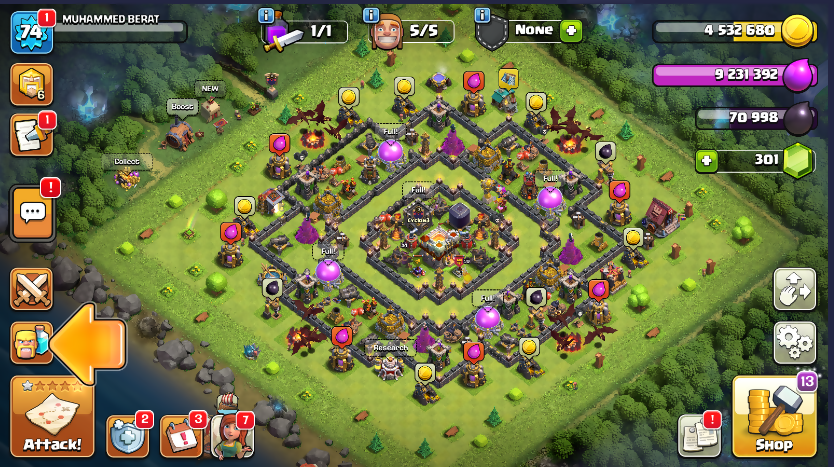Open the Attack! map button
Image resolution: width=834 pixels, height=467 pixels.
[52, 417]
